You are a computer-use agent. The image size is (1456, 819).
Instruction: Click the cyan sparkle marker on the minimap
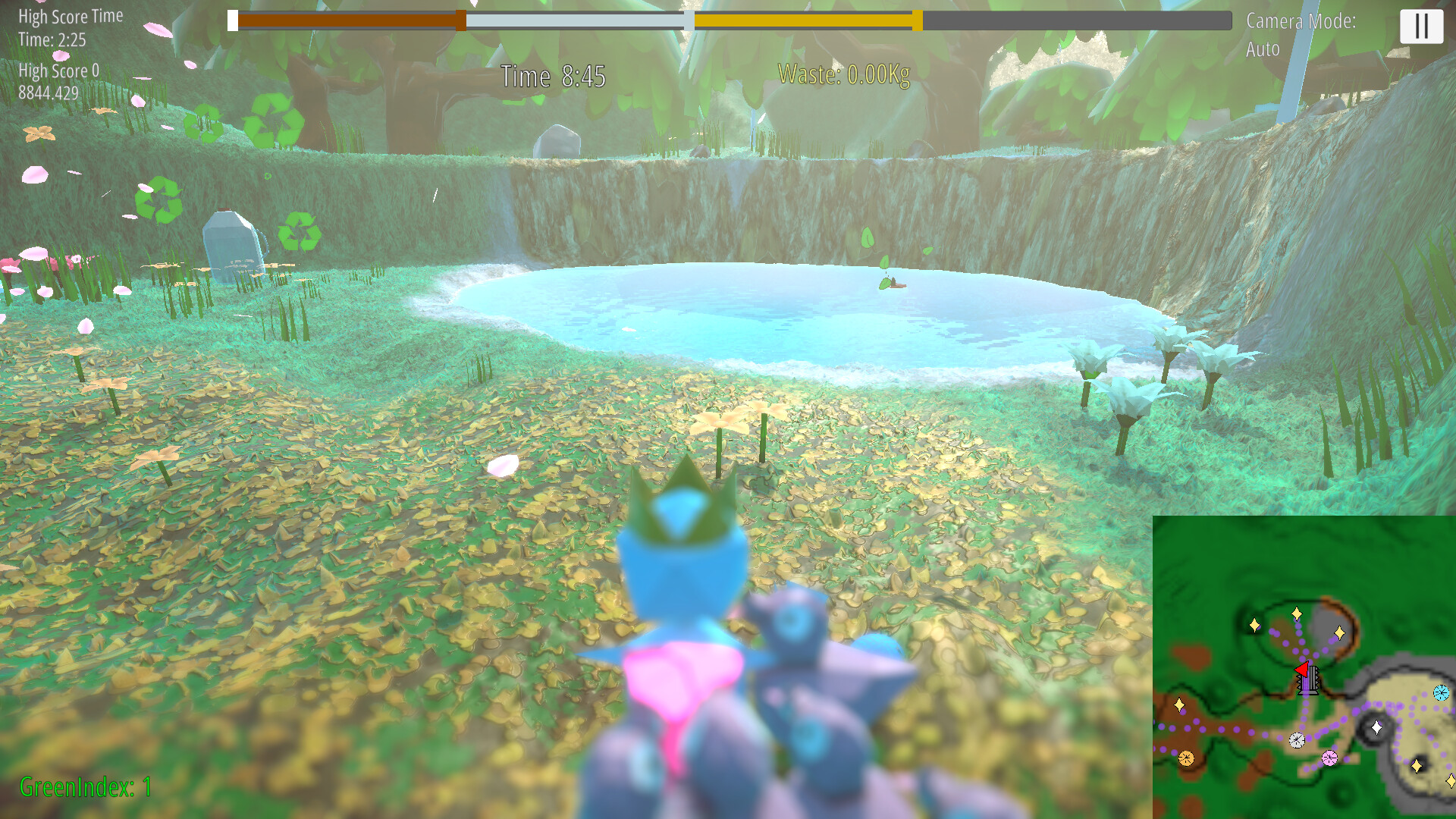[x=1440, y=692]
